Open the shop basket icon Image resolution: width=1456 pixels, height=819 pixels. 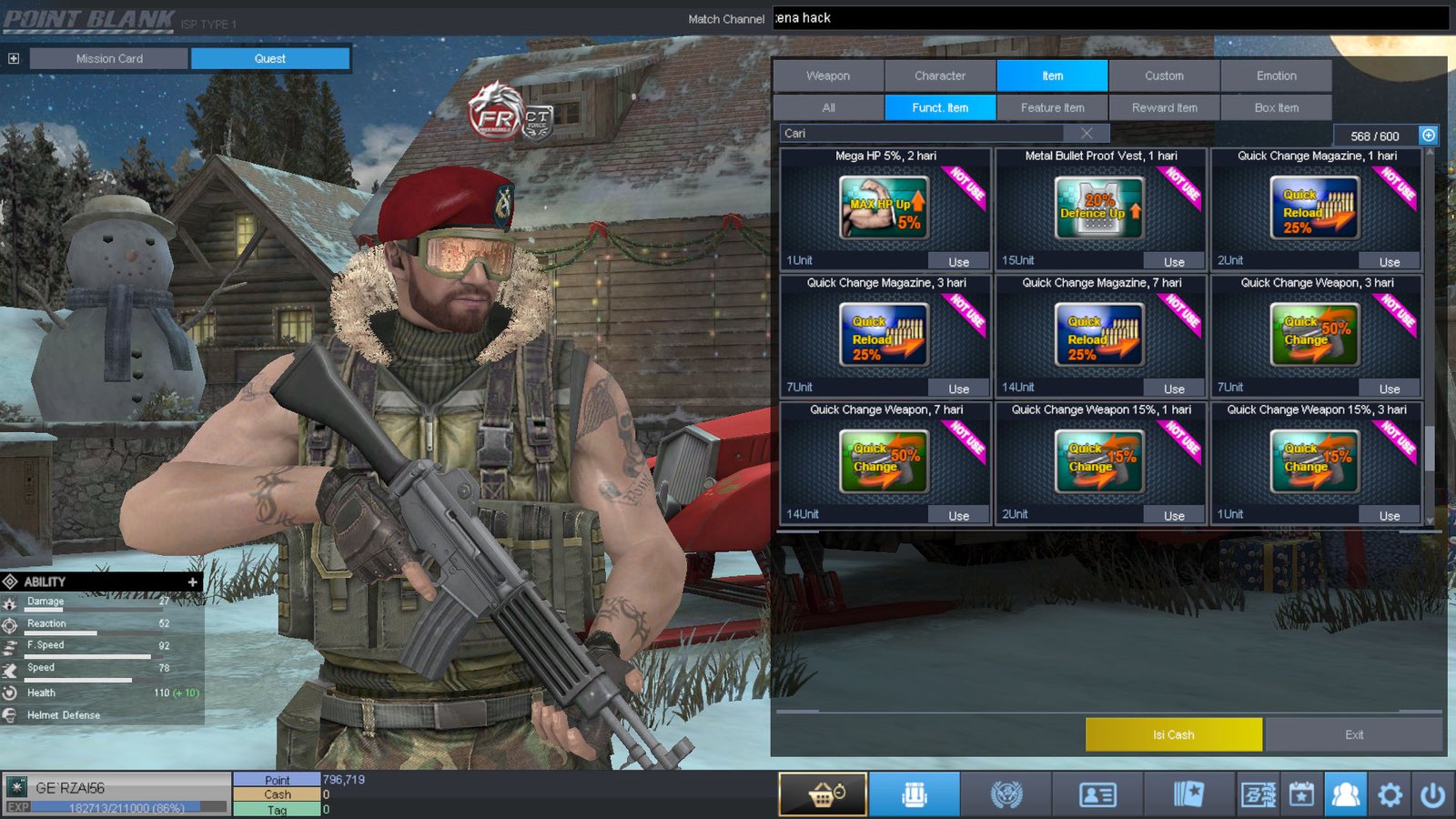[823, 794]
